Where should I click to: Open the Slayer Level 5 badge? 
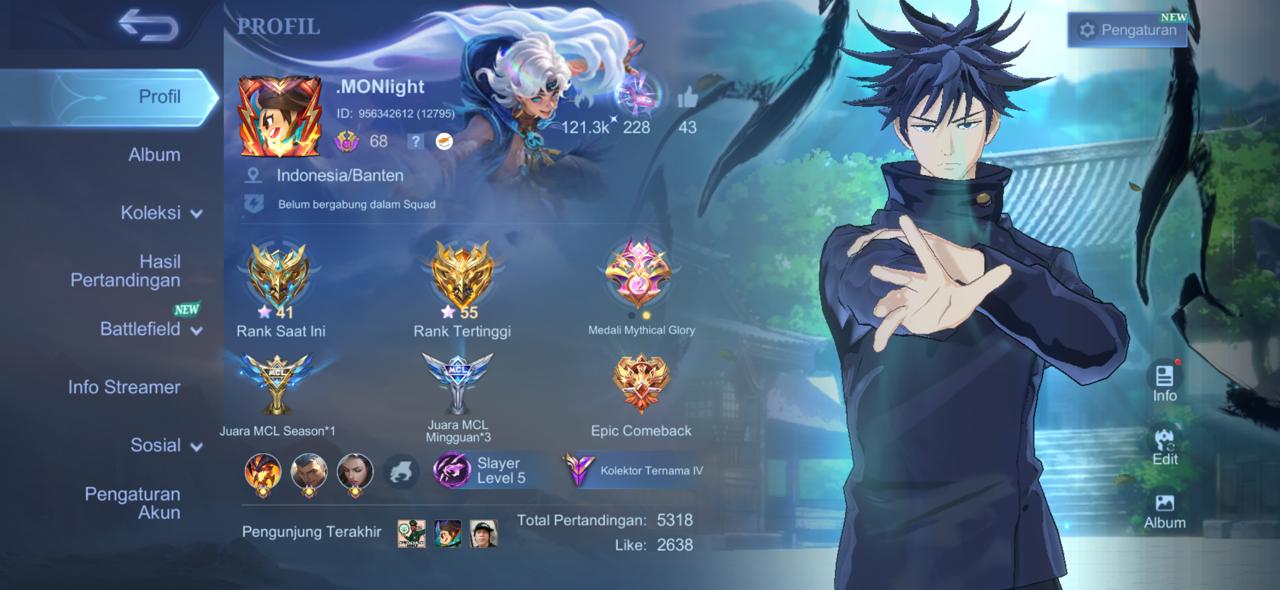coord(487,470)
